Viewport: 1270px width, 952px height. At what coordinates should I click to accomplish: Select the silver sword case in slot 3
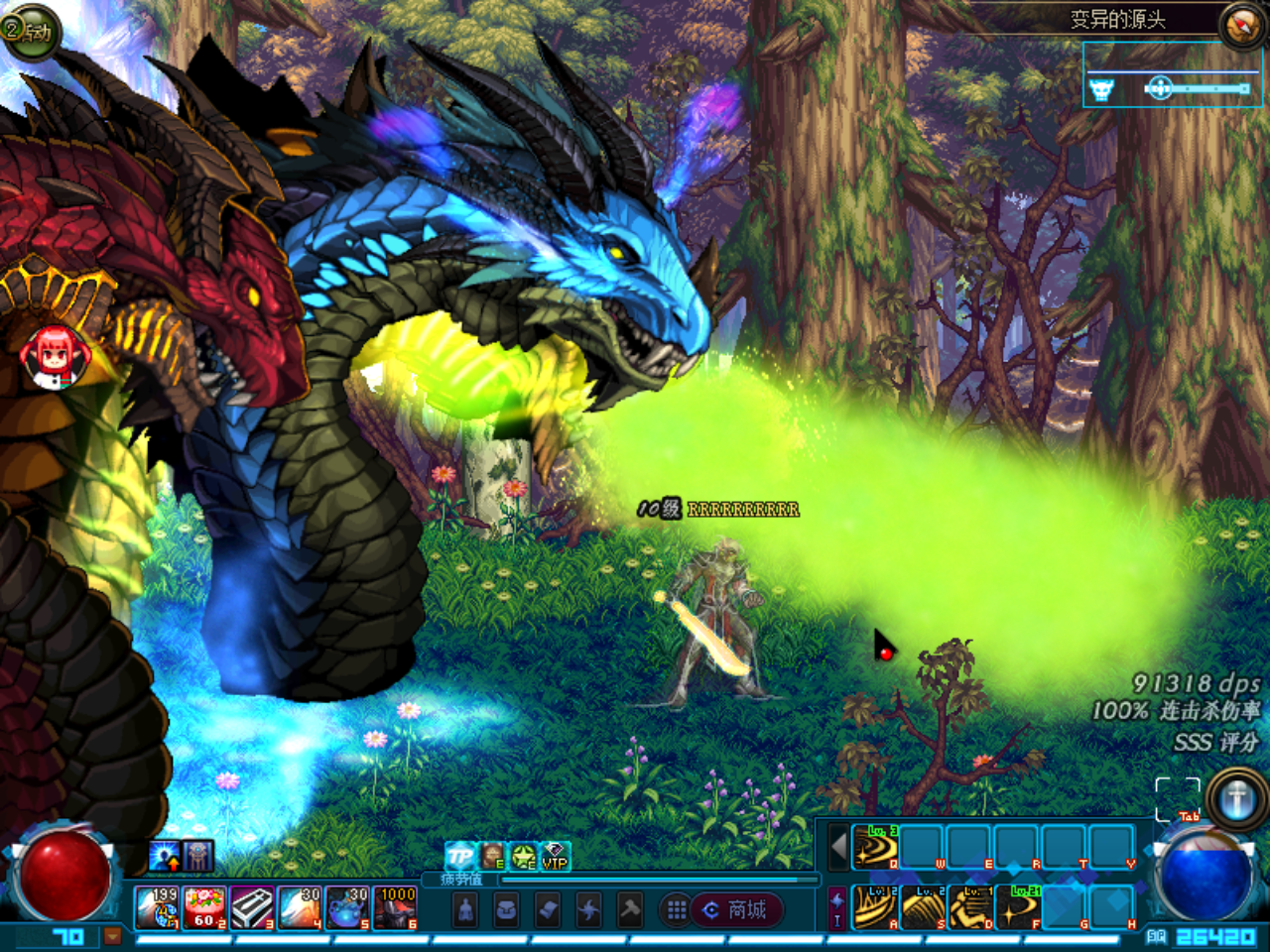pyautogui.click(x=253, y=907)
